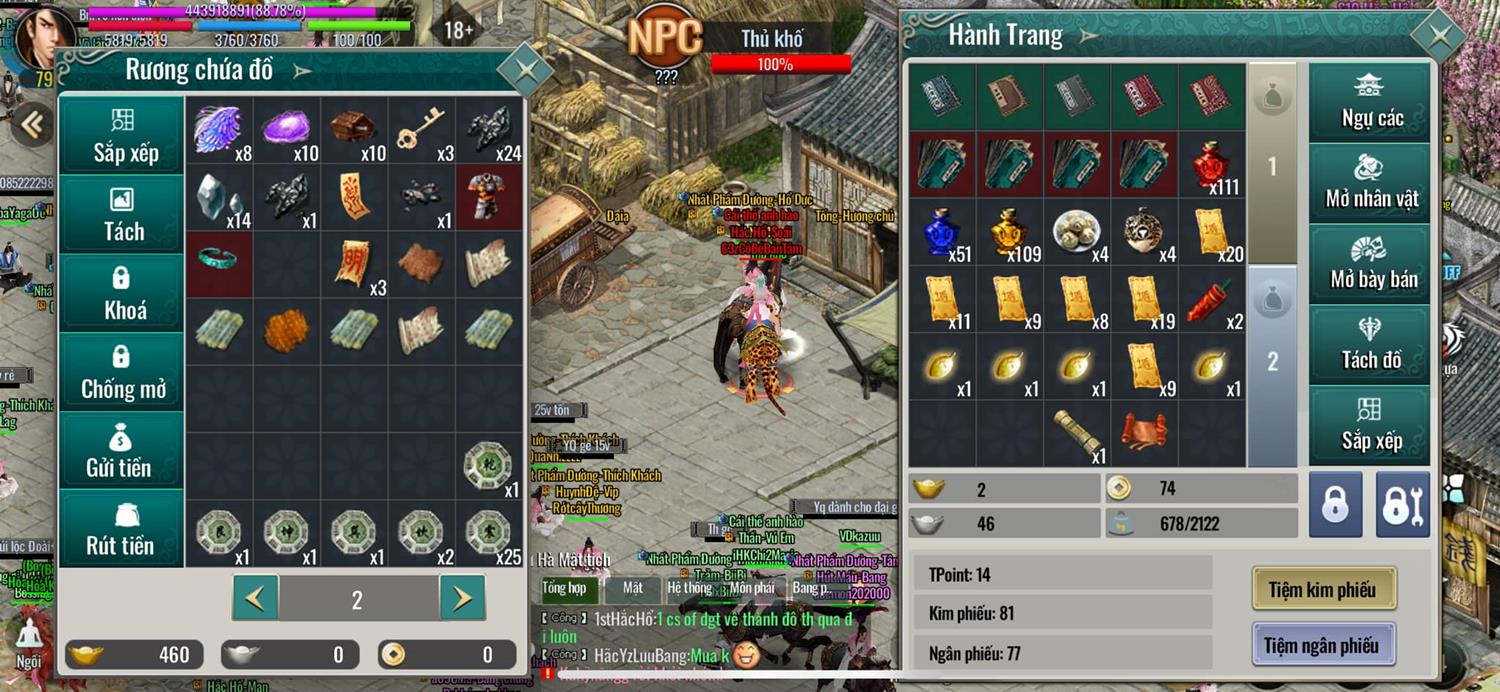Viewport: 1500px width, 692px height.
Task: Open the Rút tiền withdraw option
Action: click(120, 530)
